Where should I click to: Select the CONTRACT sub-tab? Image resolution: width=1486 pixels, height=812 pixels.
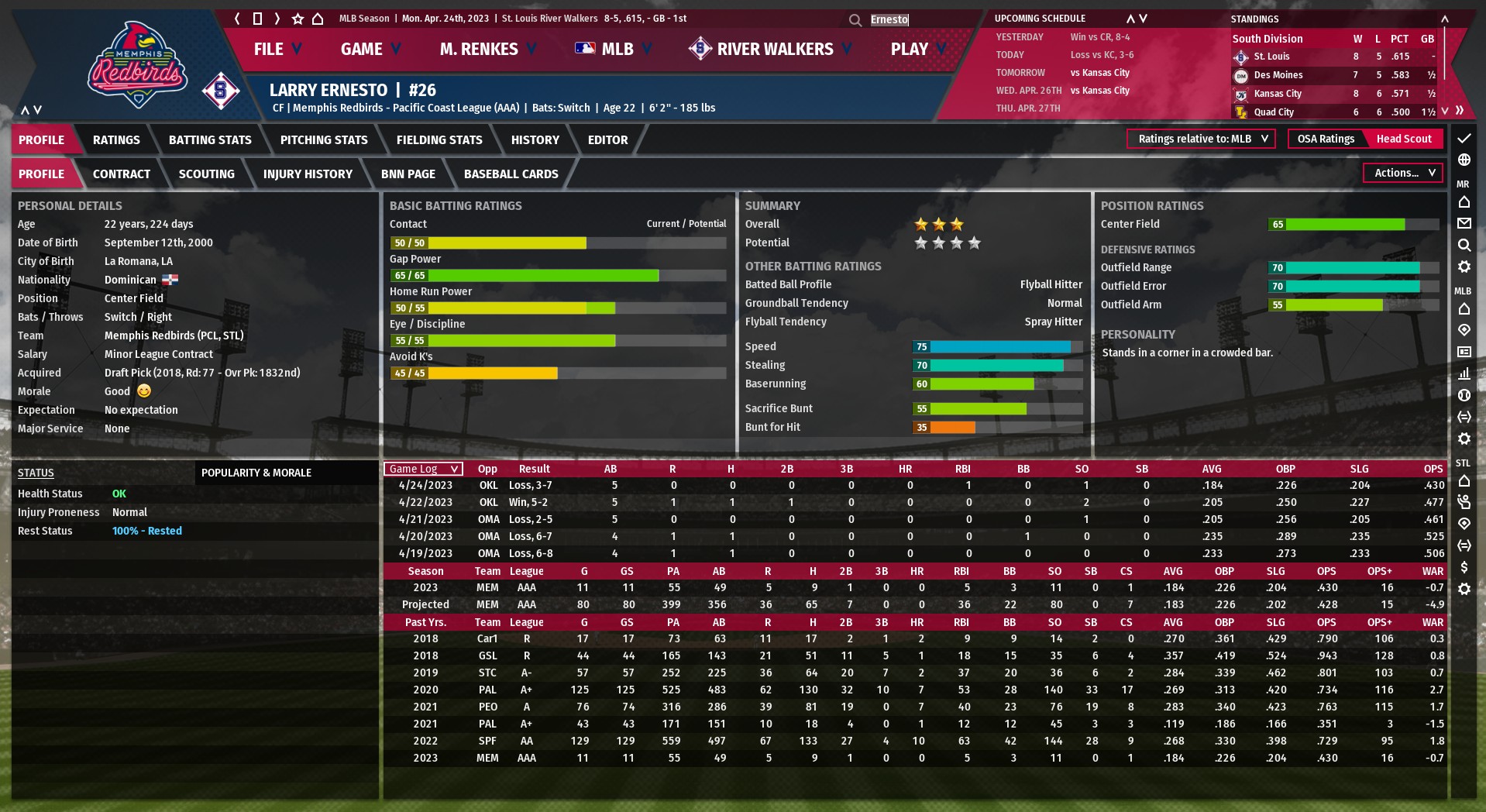tap(122, 174)
